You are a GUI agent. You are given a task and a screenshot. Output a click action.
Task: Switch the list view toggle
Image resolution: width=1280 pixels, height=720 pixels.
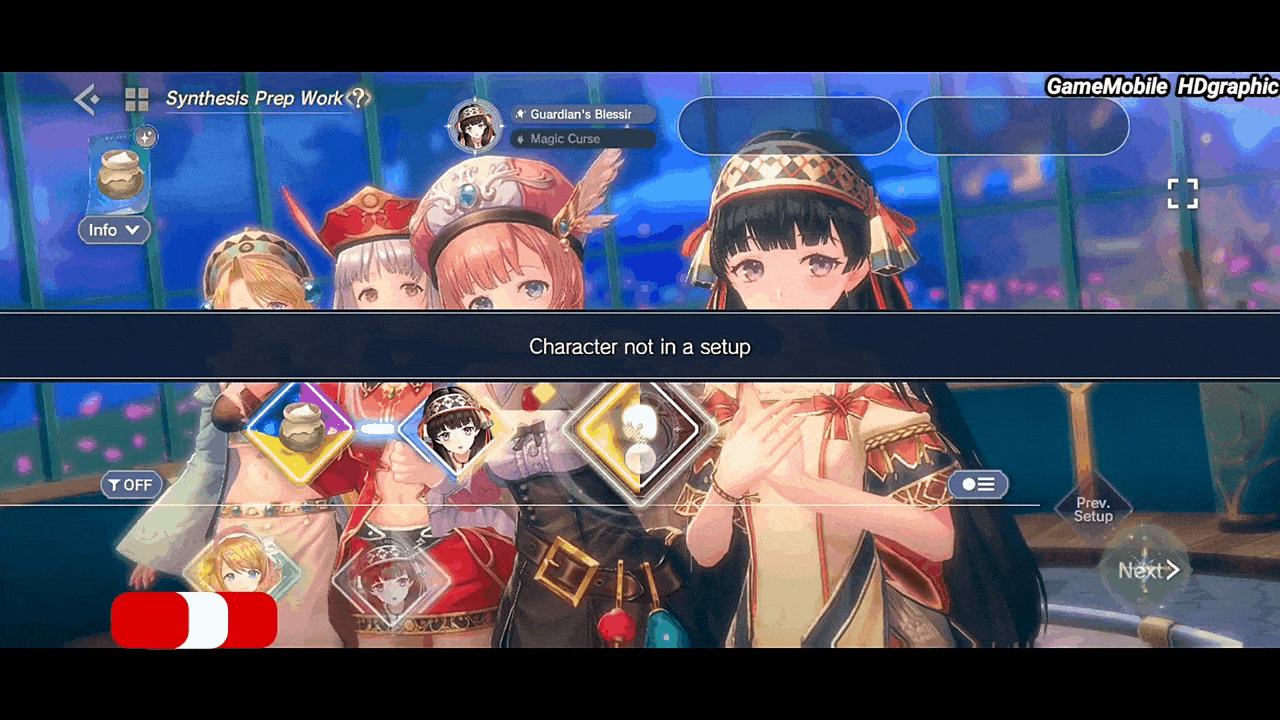977,485
